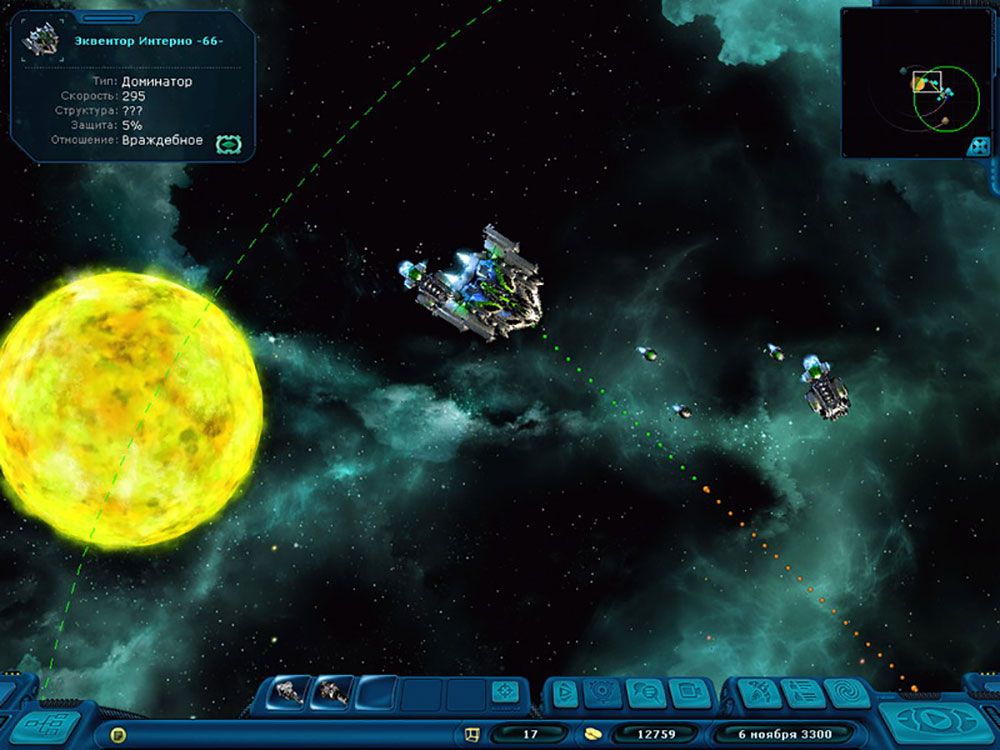Open the spiral galaxy map

coord(847,692)
